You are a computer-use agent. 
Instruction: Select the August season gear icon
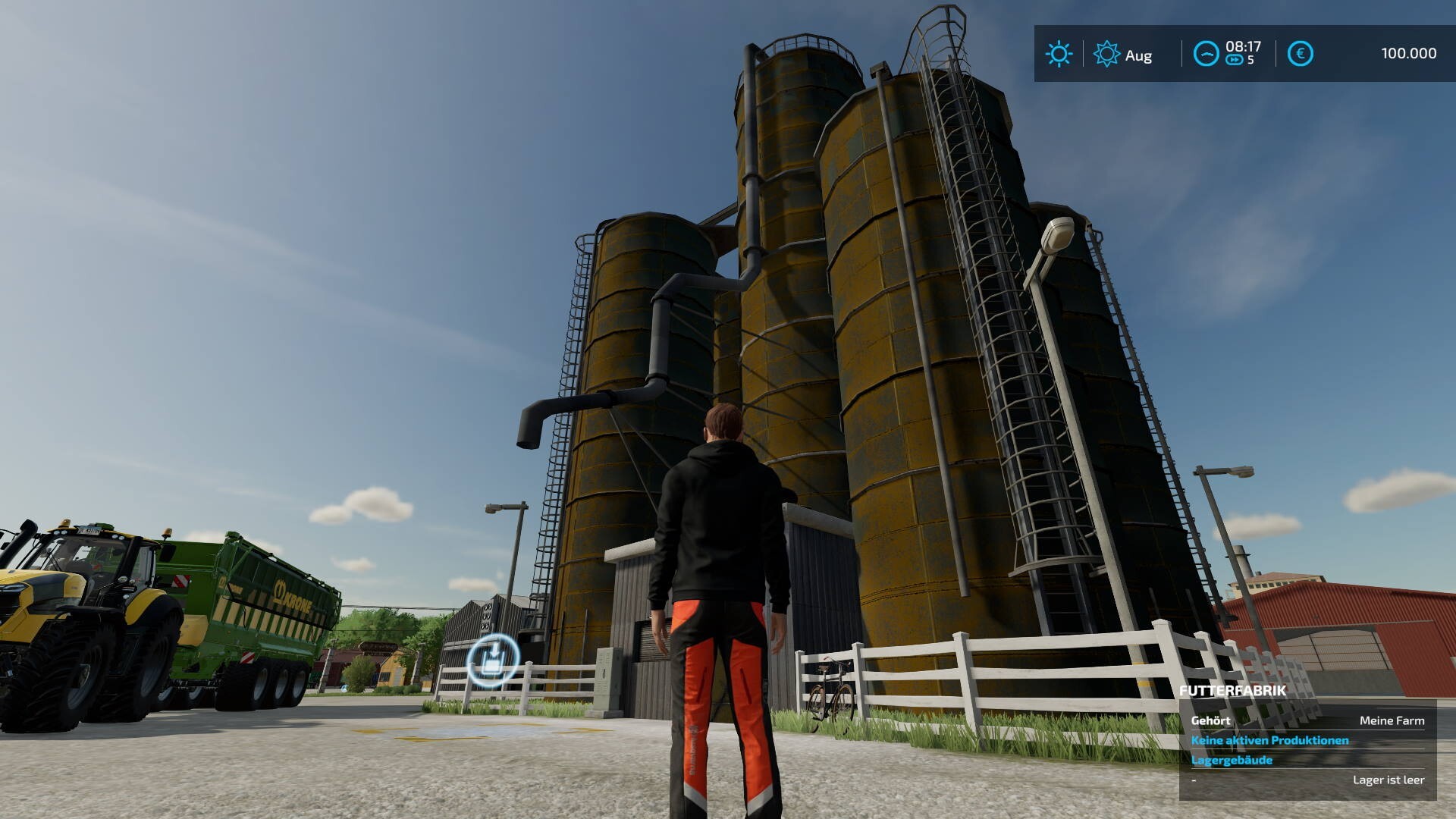[x=1106, y=54]
